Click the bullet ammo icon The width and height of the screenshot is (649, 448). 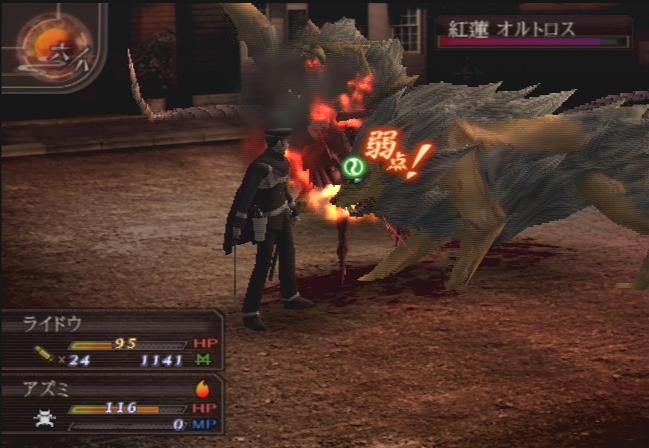click(x=45, y=354)
